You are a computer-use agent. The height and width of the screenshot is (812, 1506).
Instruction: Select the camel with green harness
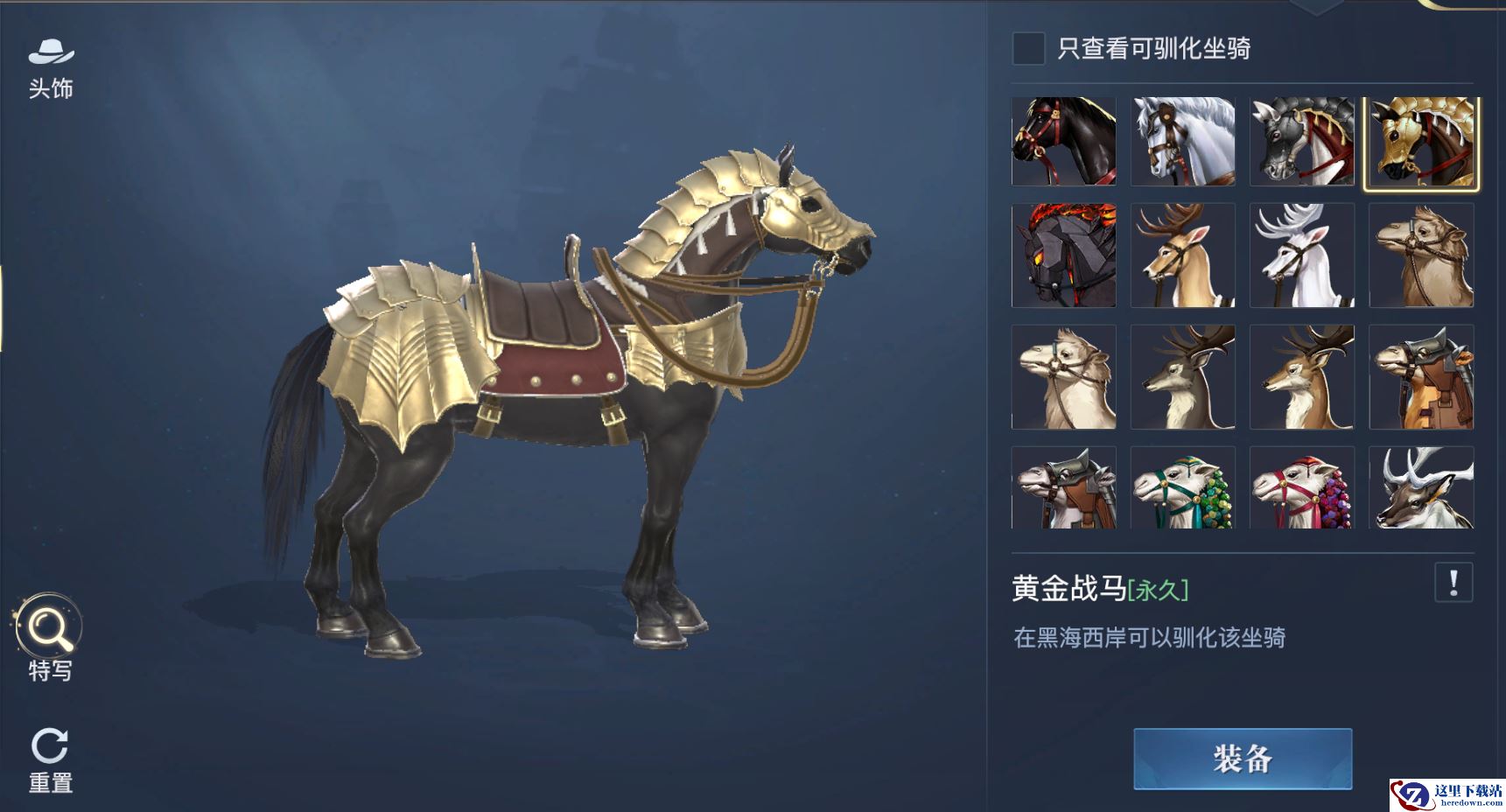click(1183, 487)
